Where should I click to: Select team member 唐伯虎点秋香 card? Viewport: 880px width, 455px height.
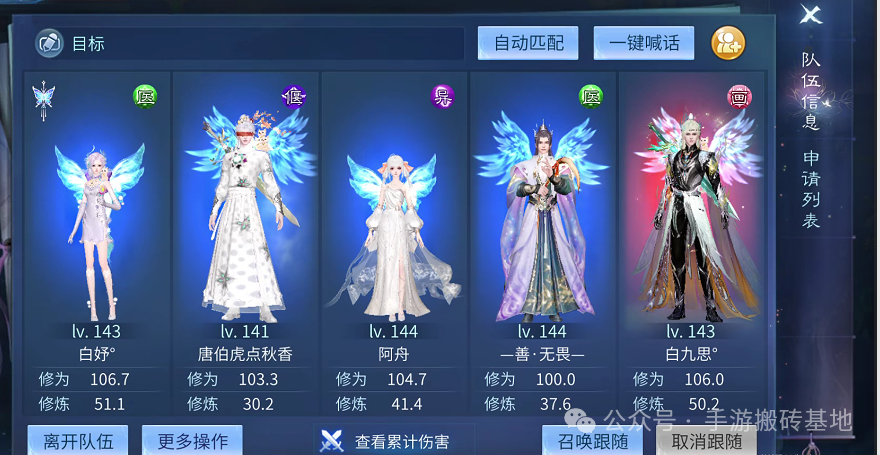(x=245, y=220)
